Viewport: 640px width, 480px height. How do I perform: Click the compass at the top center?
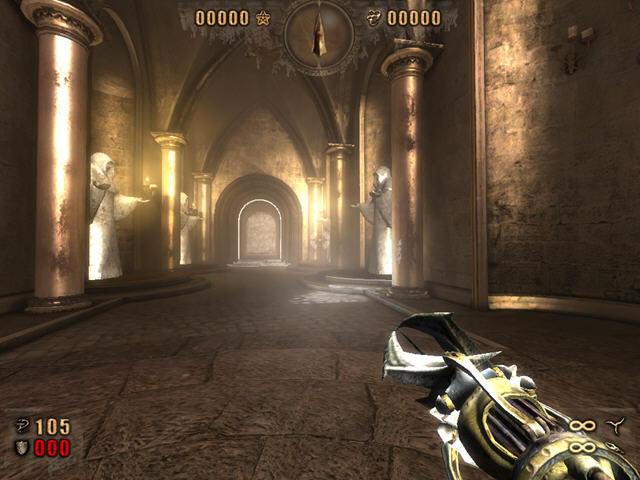320,36
